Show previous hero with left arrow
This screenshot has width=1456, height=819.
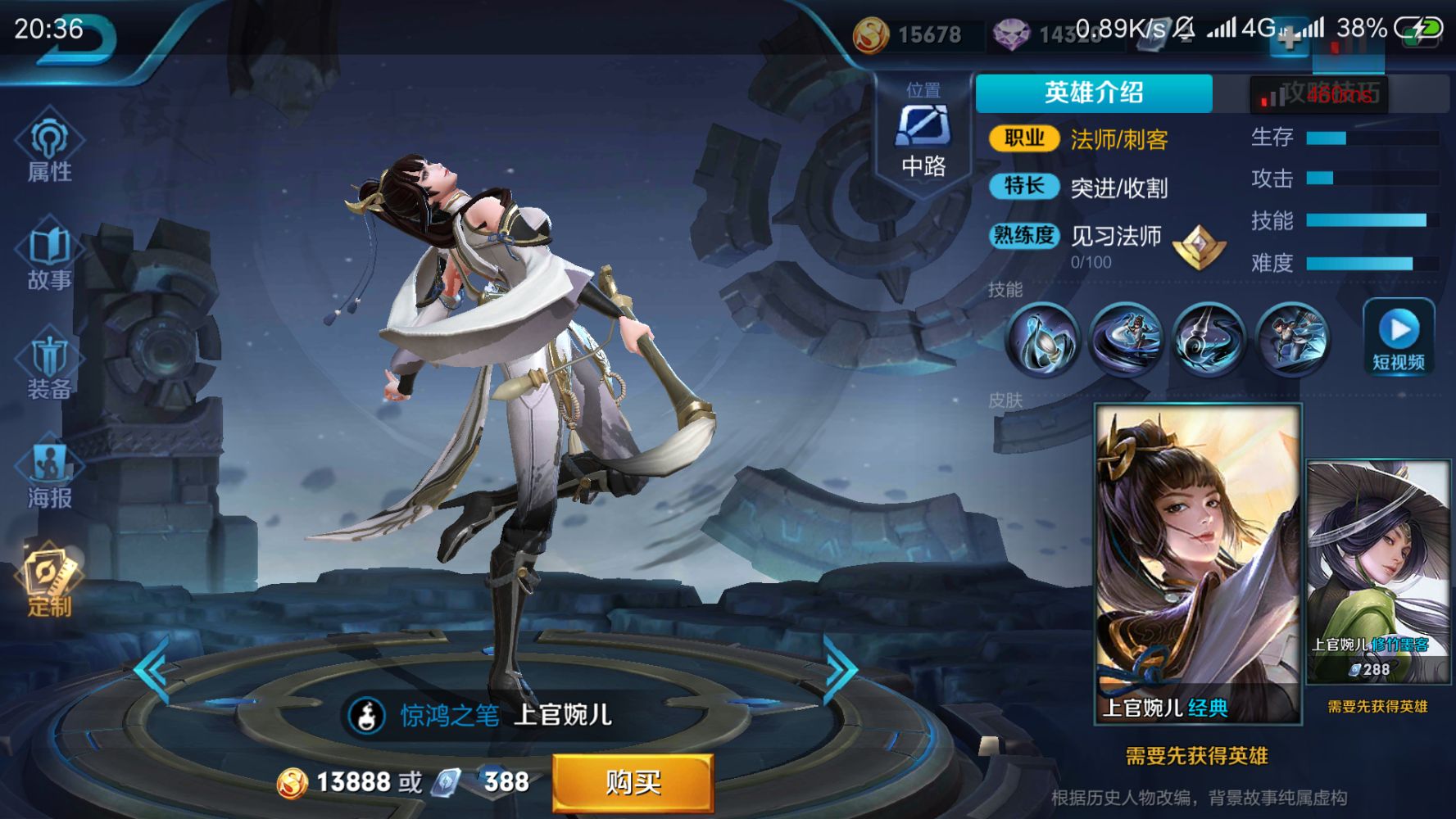tap(153, 670)
